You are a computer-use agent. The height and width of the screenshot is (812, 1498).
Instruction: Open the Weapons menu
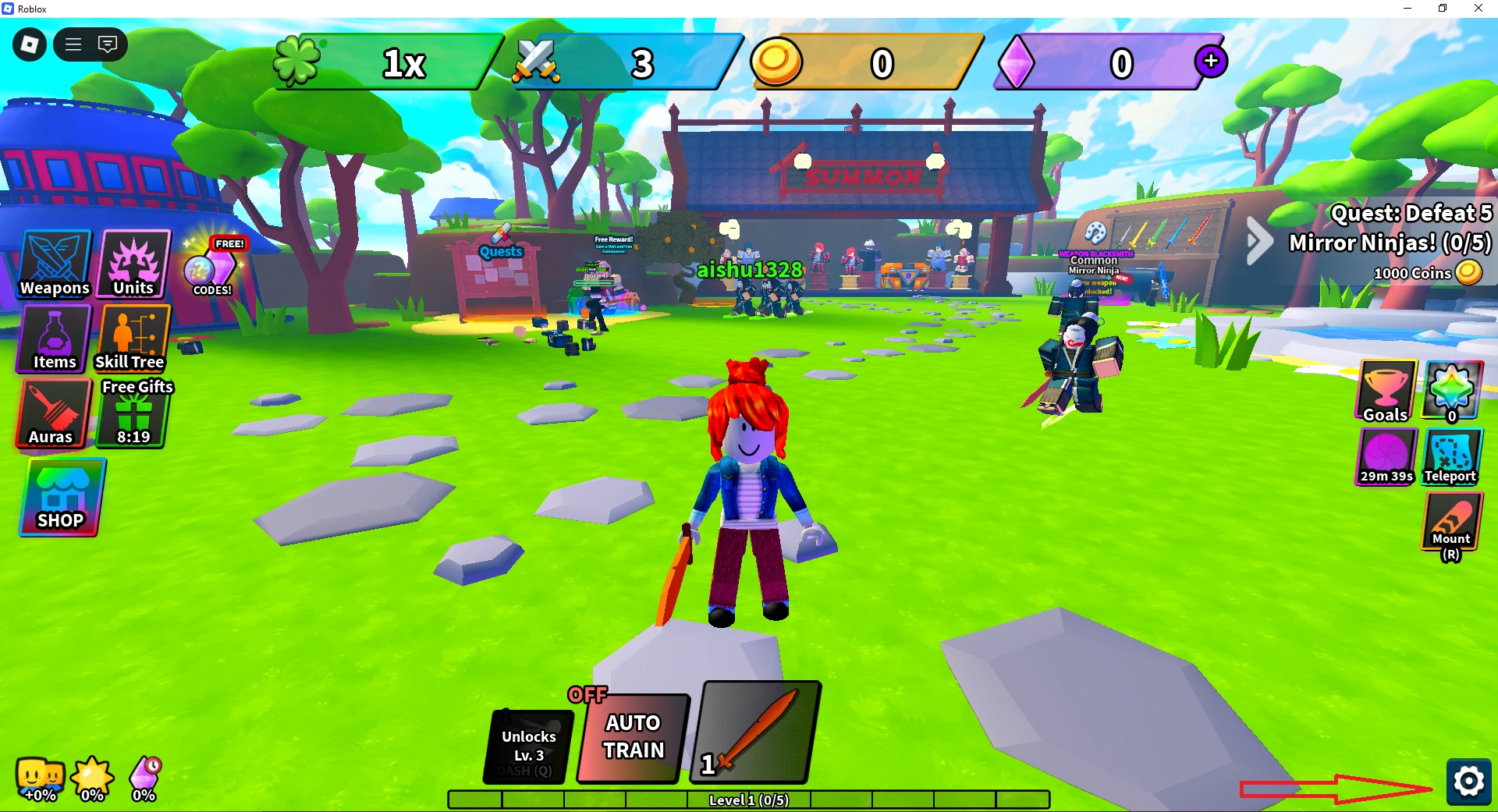pos(55,264)
